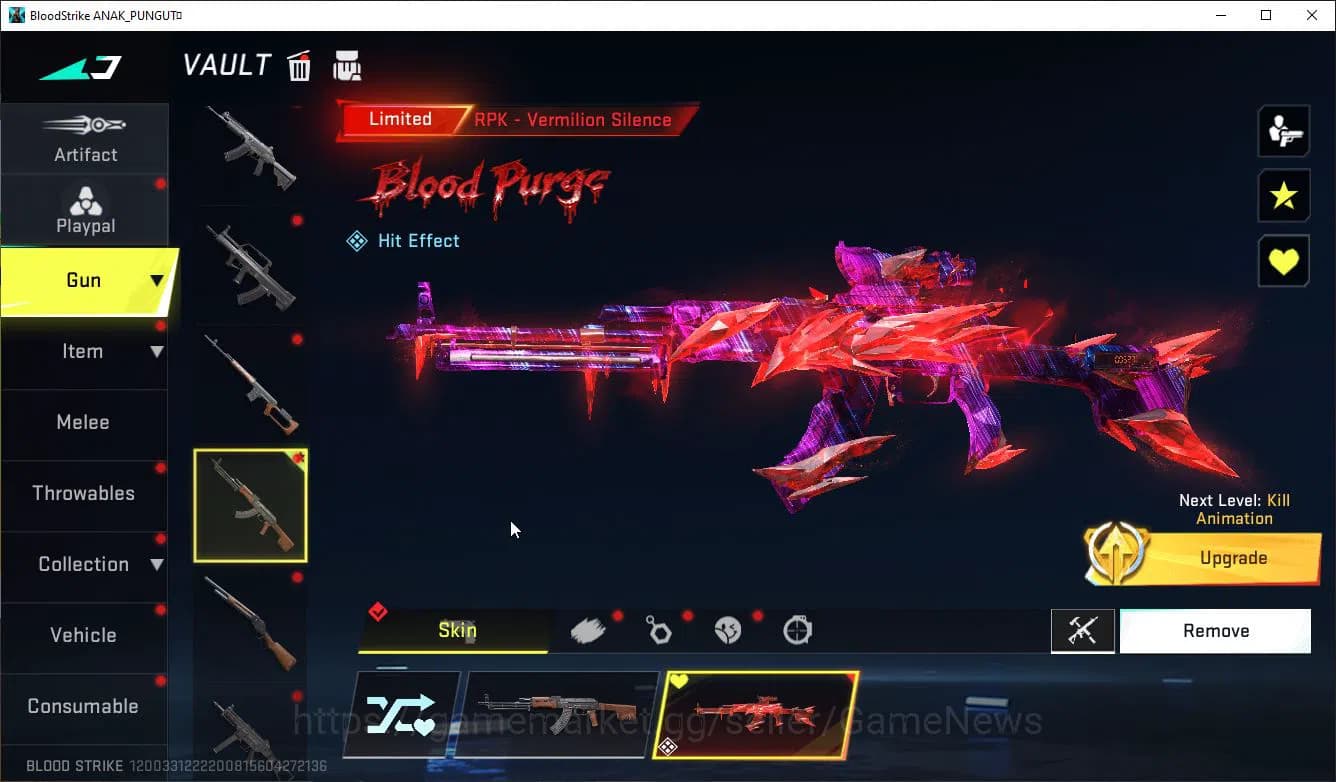
Task: Switch to the Skin tab
Action: (x=456, y=630)
